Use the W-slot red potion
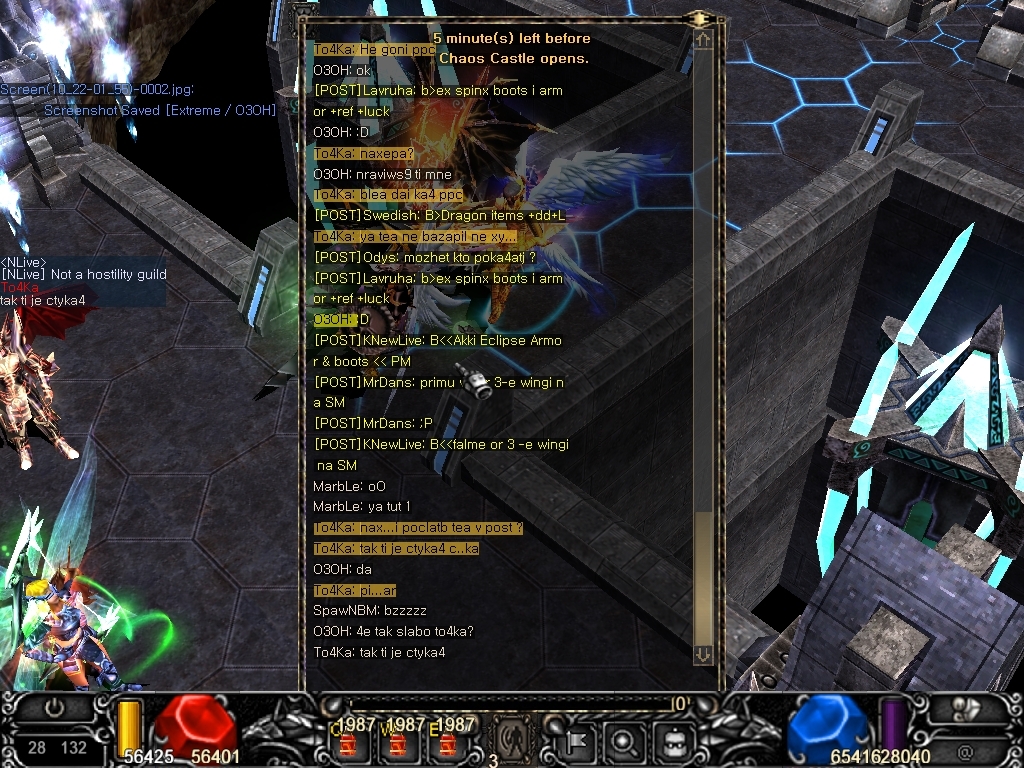1024x768 pixels. click(398, 744)
